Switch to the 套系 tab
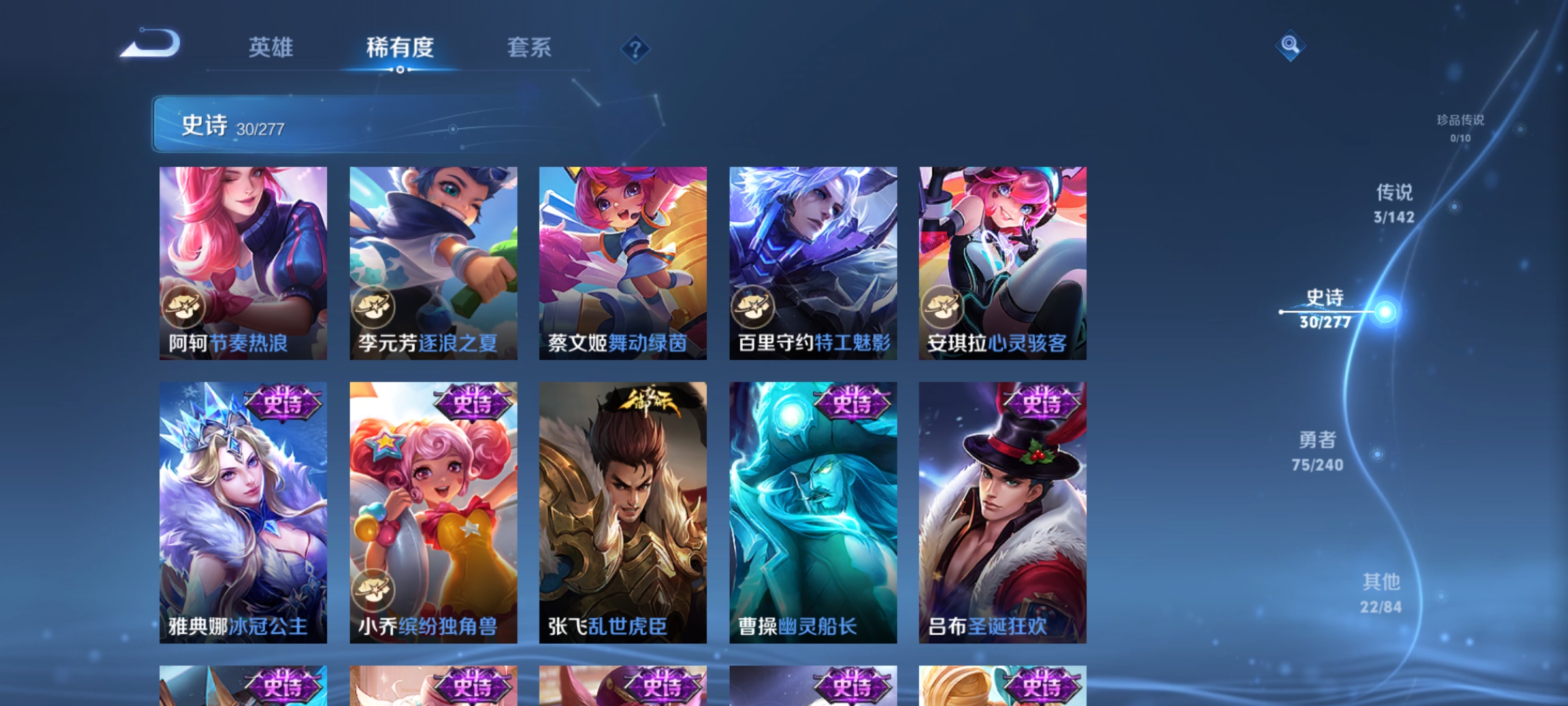1568x706 pixels. [x=530, y=46]
